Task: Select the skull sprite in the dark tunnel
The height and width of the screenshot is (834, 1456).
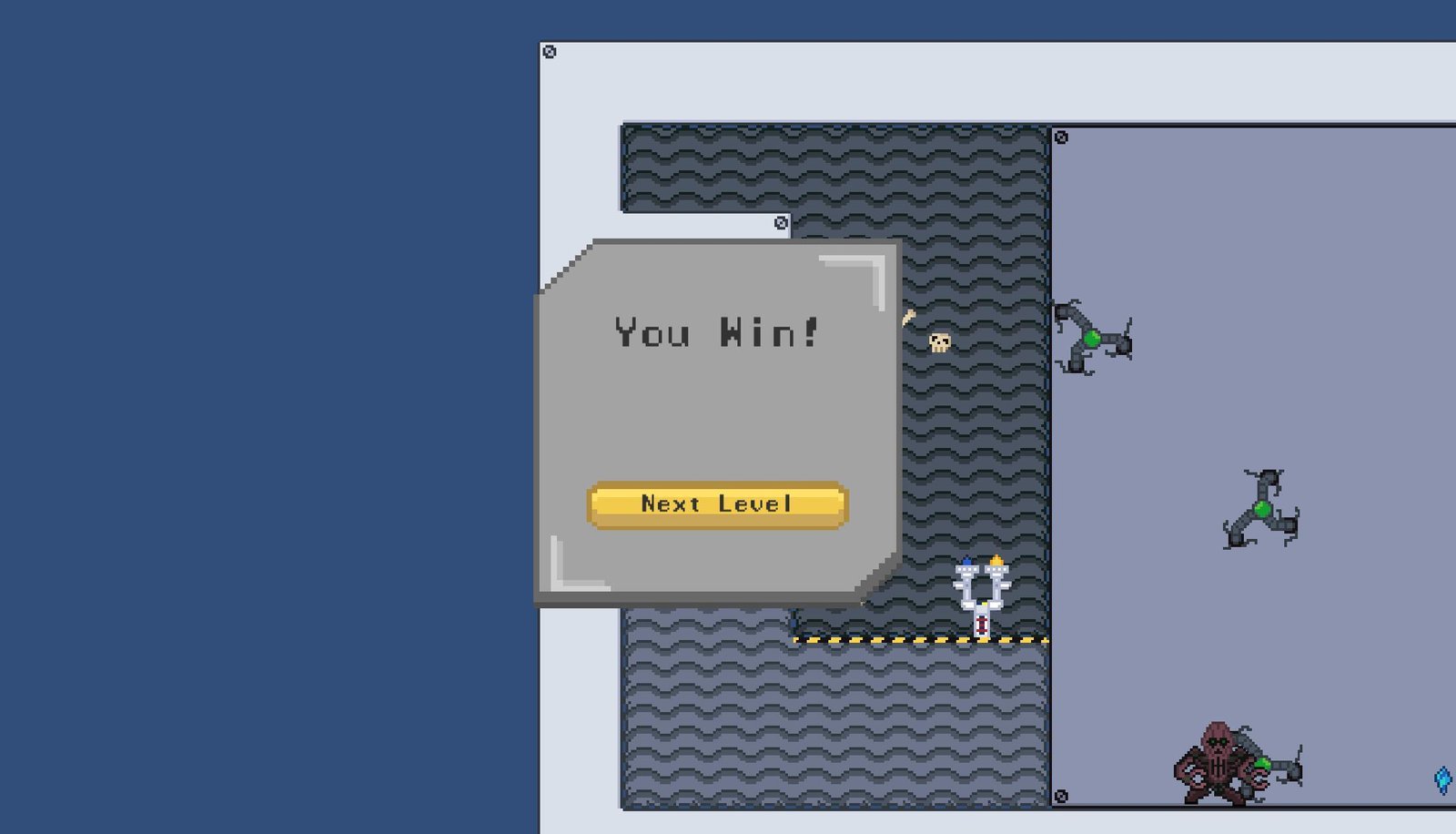Action: click(x=939, y=341)
